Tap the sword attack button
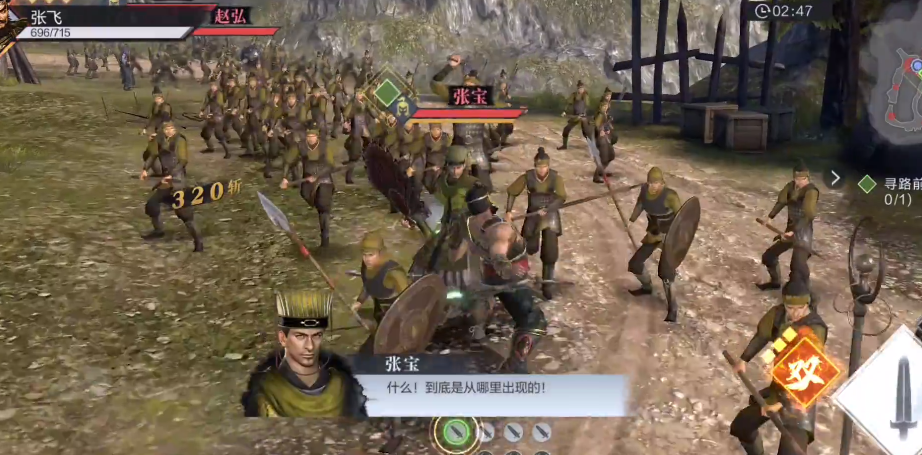This screenshot has width=922, height=455. coord(892,400)
